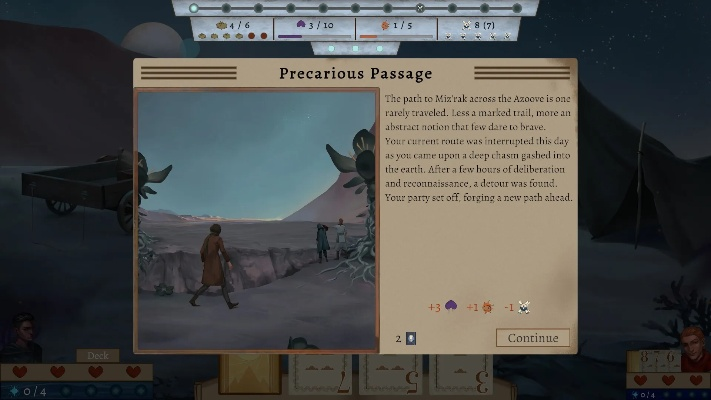Select the golden card in hand
The width and height of the screenshot is (711, 400).
tap(250, 375)
